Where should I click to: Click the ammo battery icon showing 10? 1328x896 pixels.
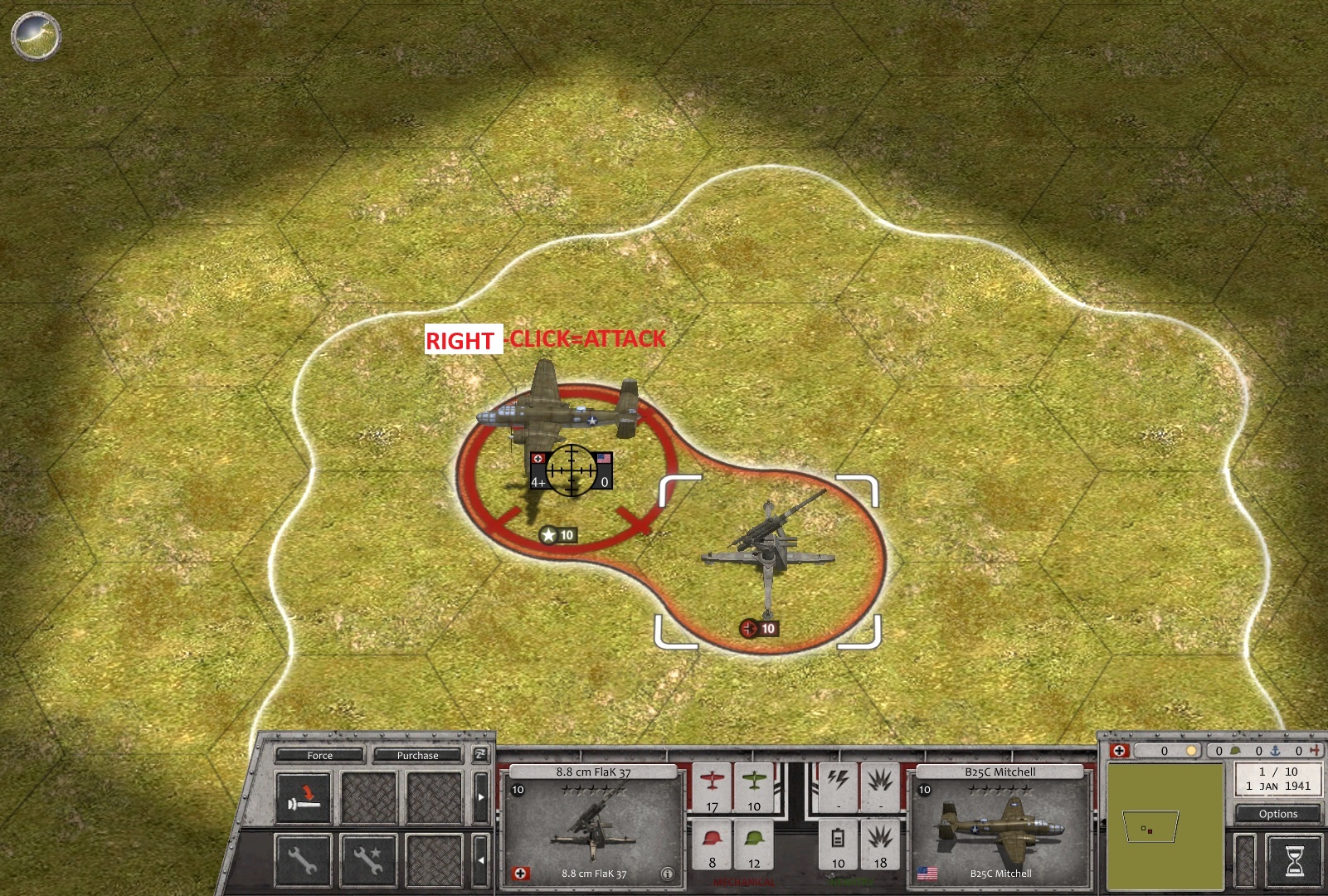[839, 840]
